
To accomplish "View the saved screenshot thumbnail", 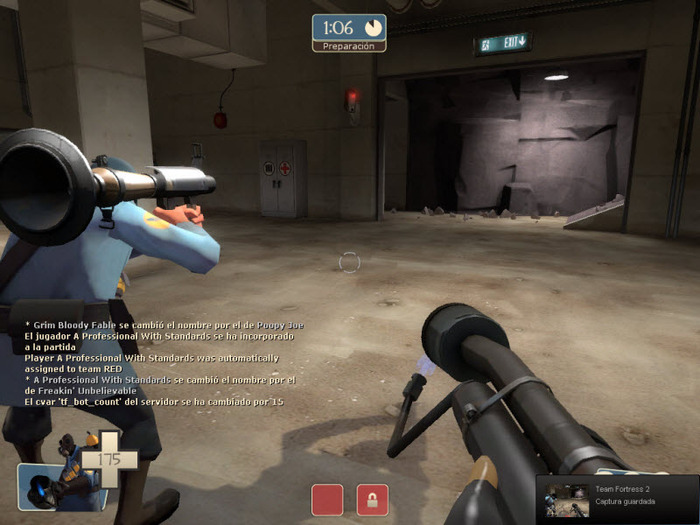I will point(566,496).
